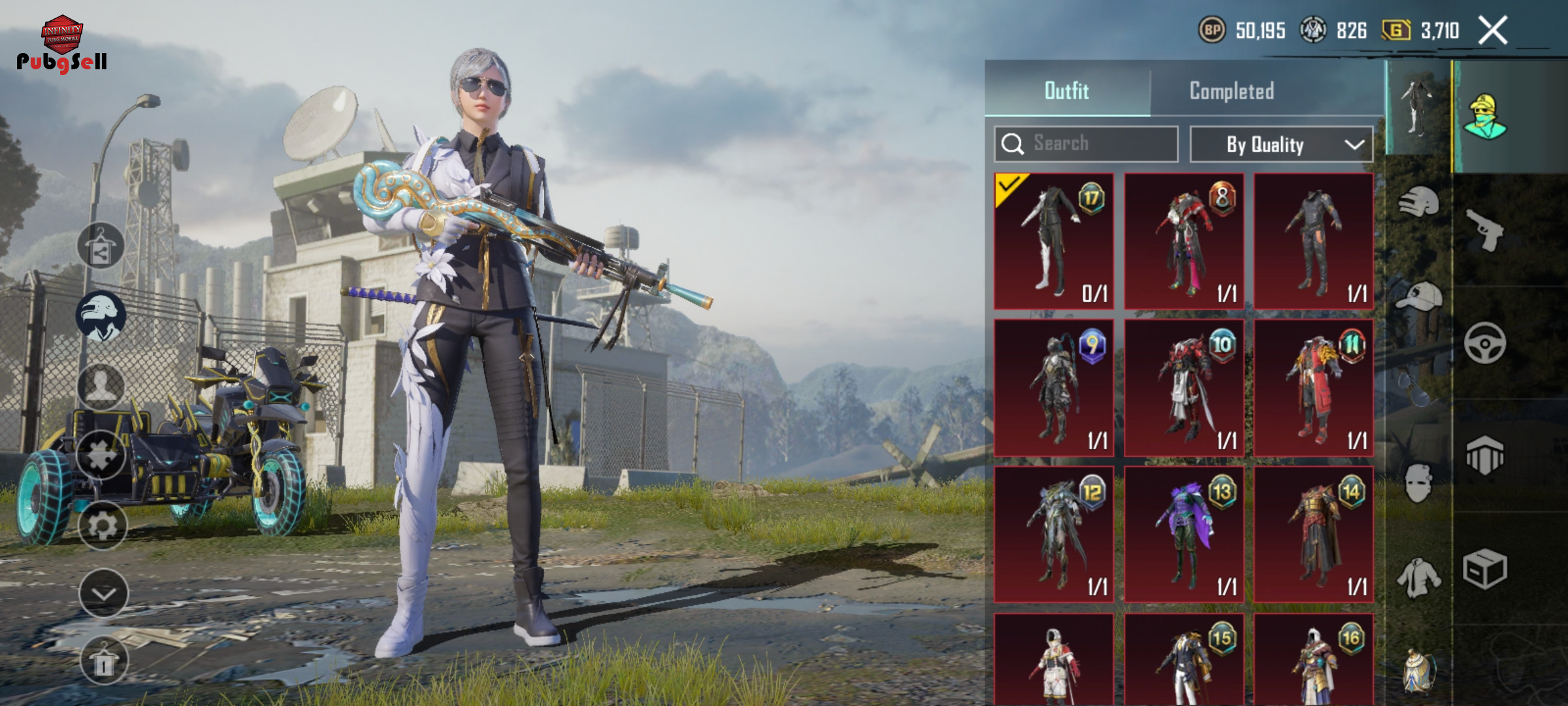Click the Search field
The width and height of the screenshot is (1568, 706).
(x=1086, y=144)
